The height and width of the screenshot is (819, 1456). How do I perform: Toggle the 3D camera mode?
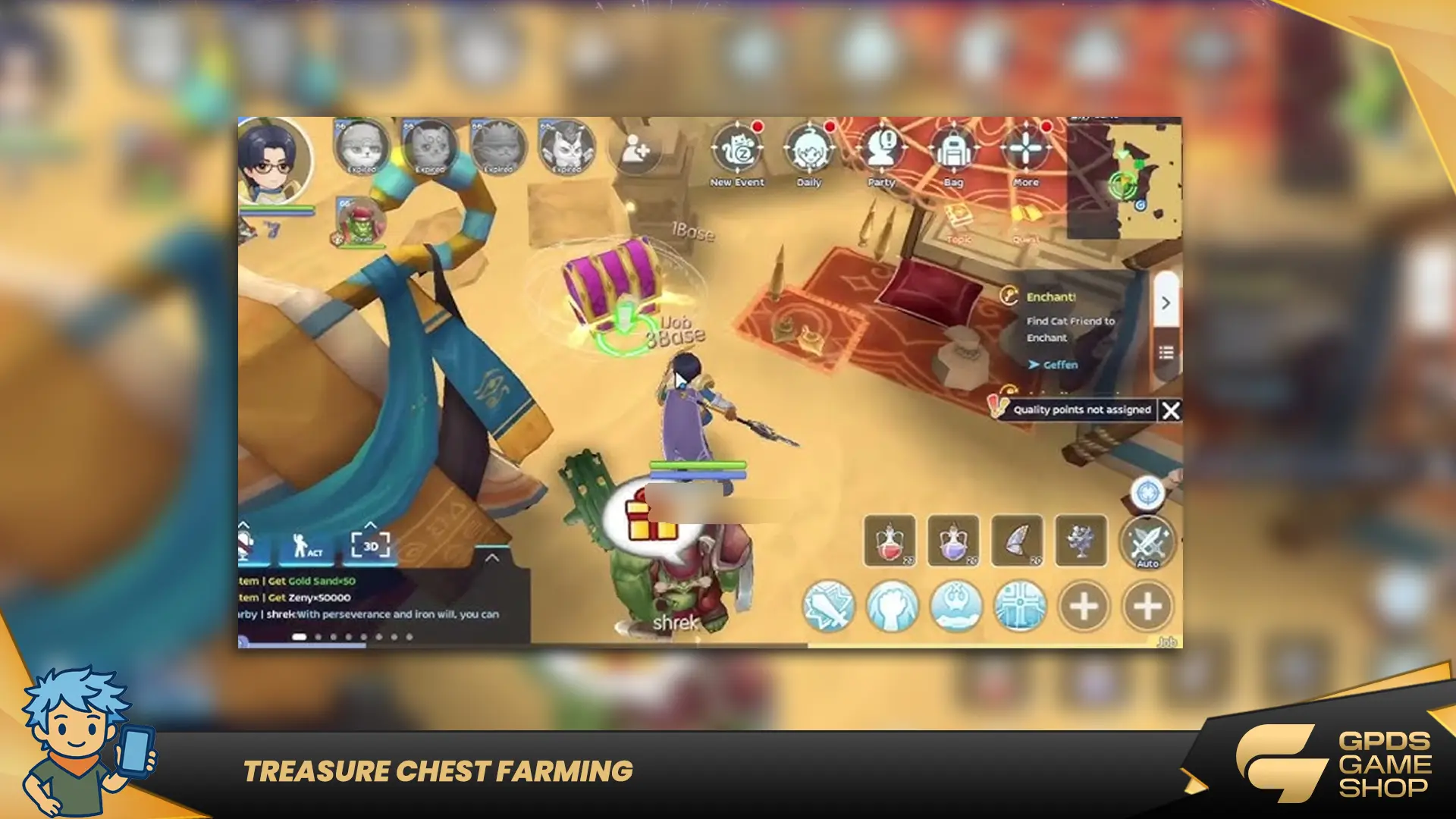coord(370,545)
